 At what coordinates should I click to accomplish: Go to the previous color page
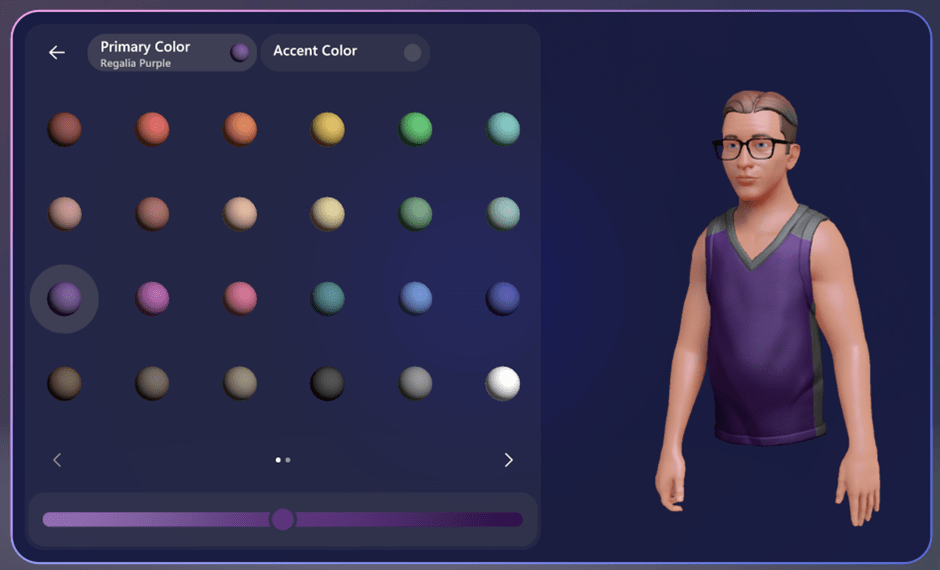(57, 460)
